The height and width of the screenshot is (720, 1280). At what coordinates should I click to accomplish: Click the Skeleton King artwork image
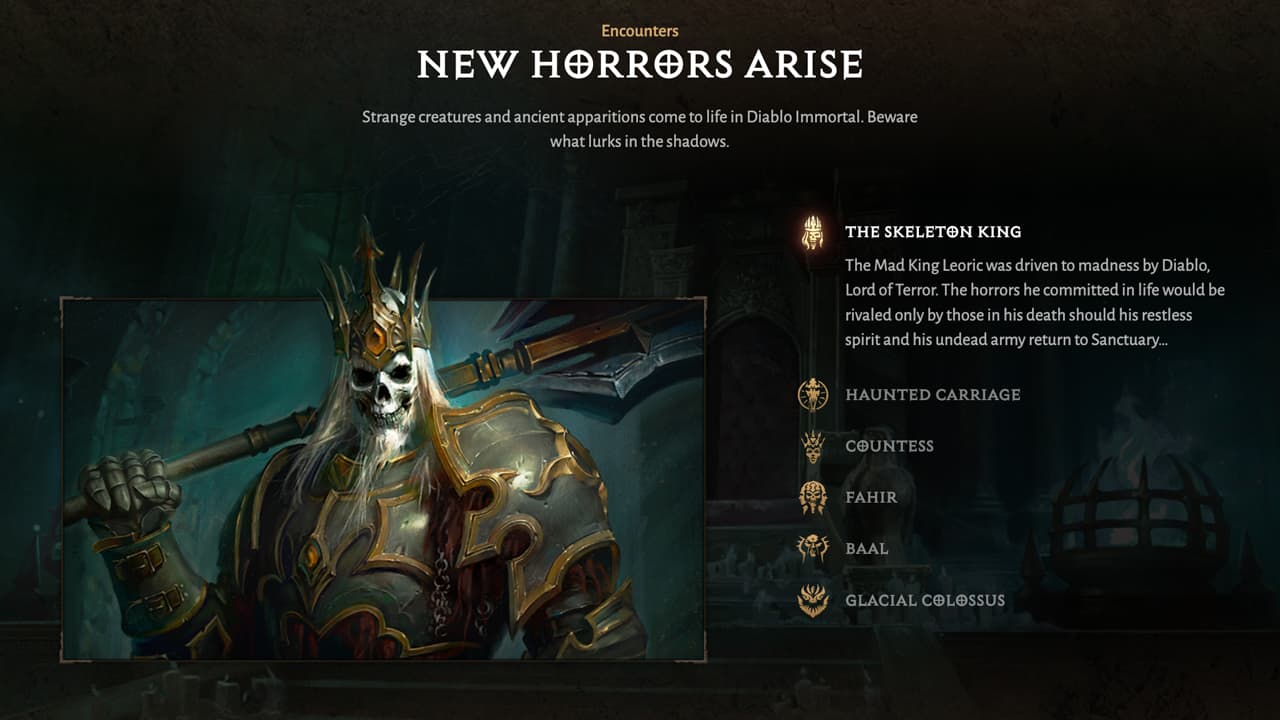pyautogui.click(x=384, y=478)
